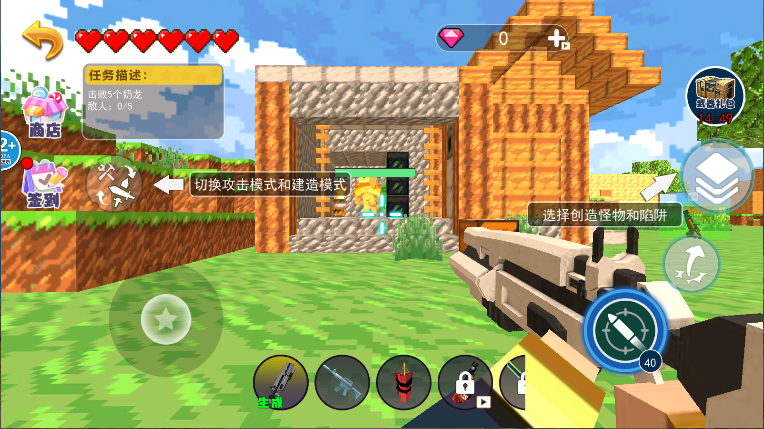Open the timed treasure chest gift pack
764x429 pixels.
tap(715, 96)
